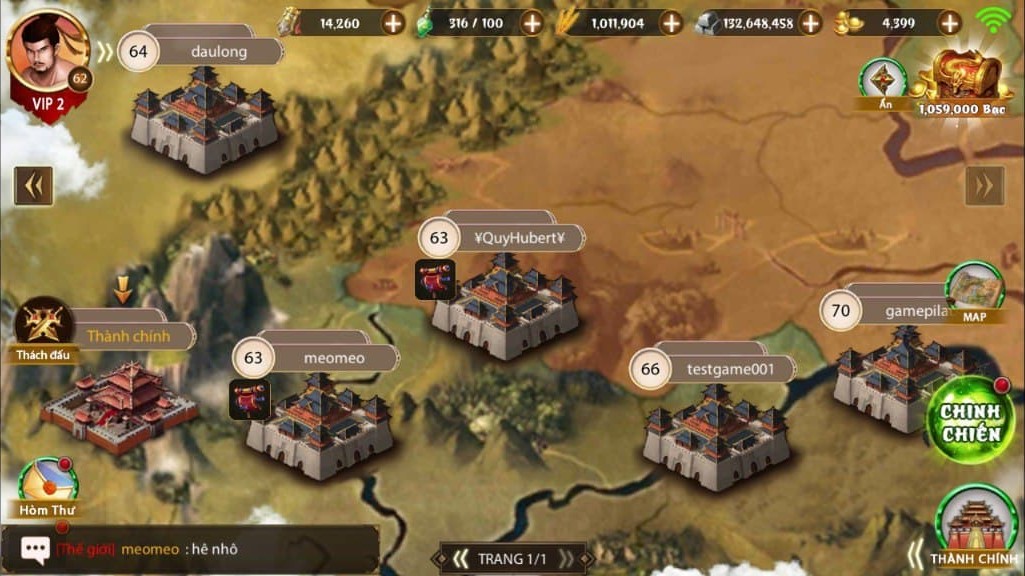Screen dimensions: 1025x576
Task: Add more gold ingots with plus button
Action: (948, 22)
